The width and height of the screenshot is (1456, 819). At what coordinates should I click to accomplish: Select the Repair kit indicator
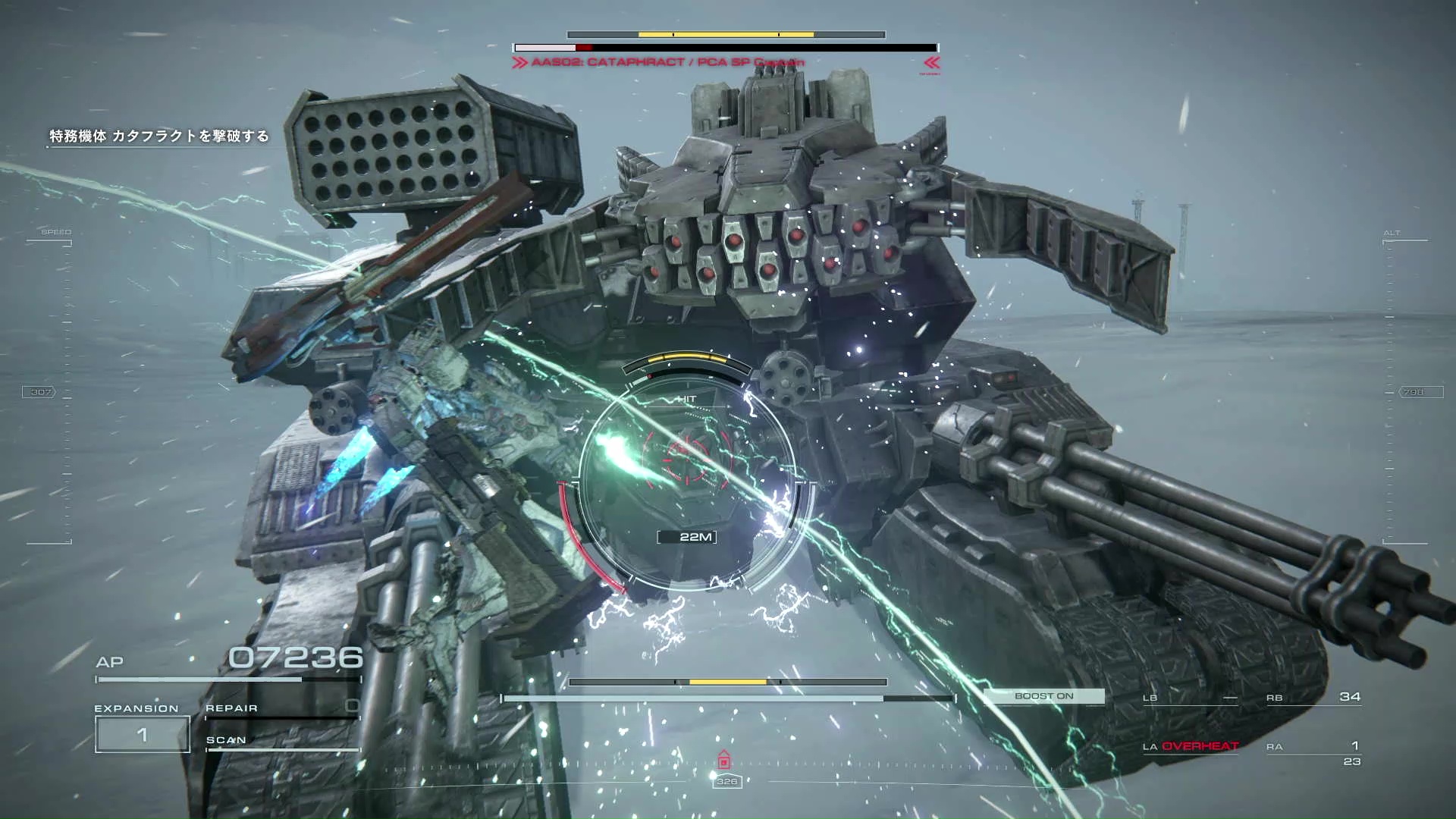[x=281, y=708]
